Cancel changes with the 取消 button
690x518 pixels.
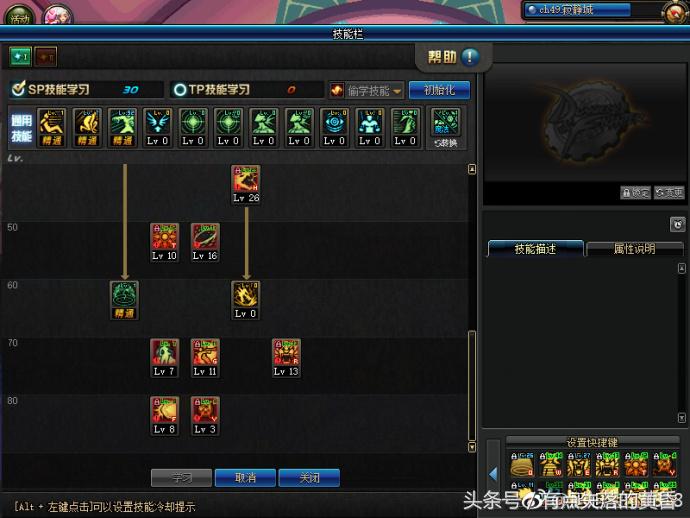coord(245,478)
